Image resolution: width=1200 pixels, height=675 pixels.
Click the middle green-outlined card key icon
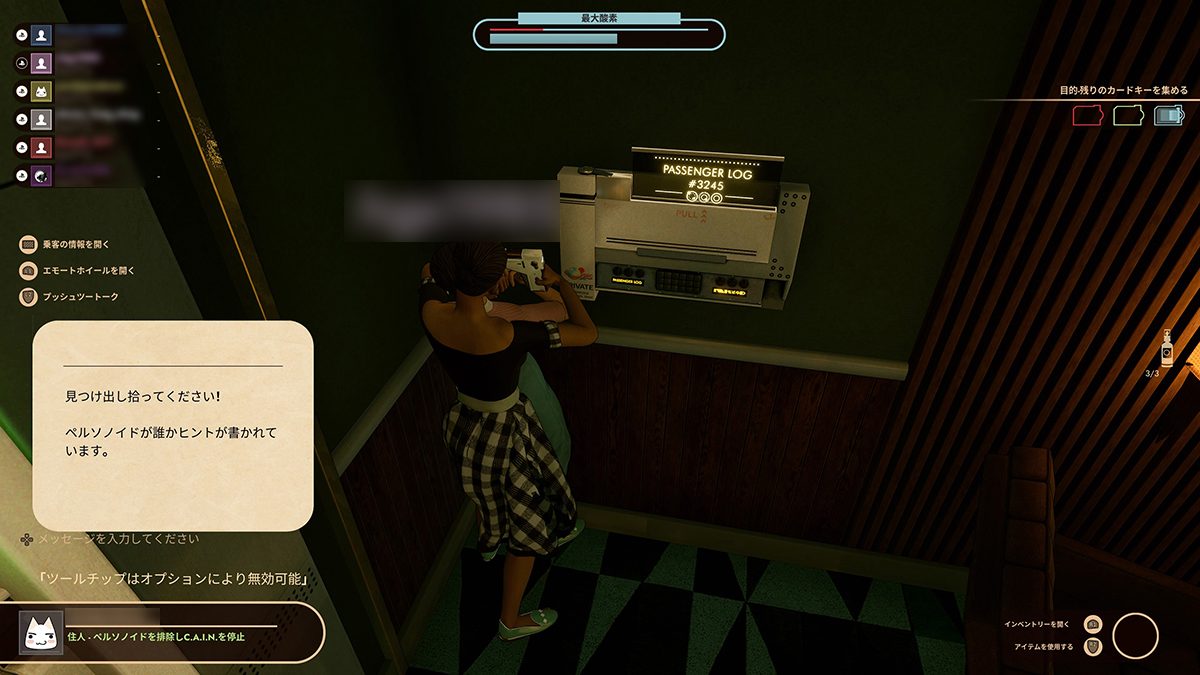point(1128,116)
